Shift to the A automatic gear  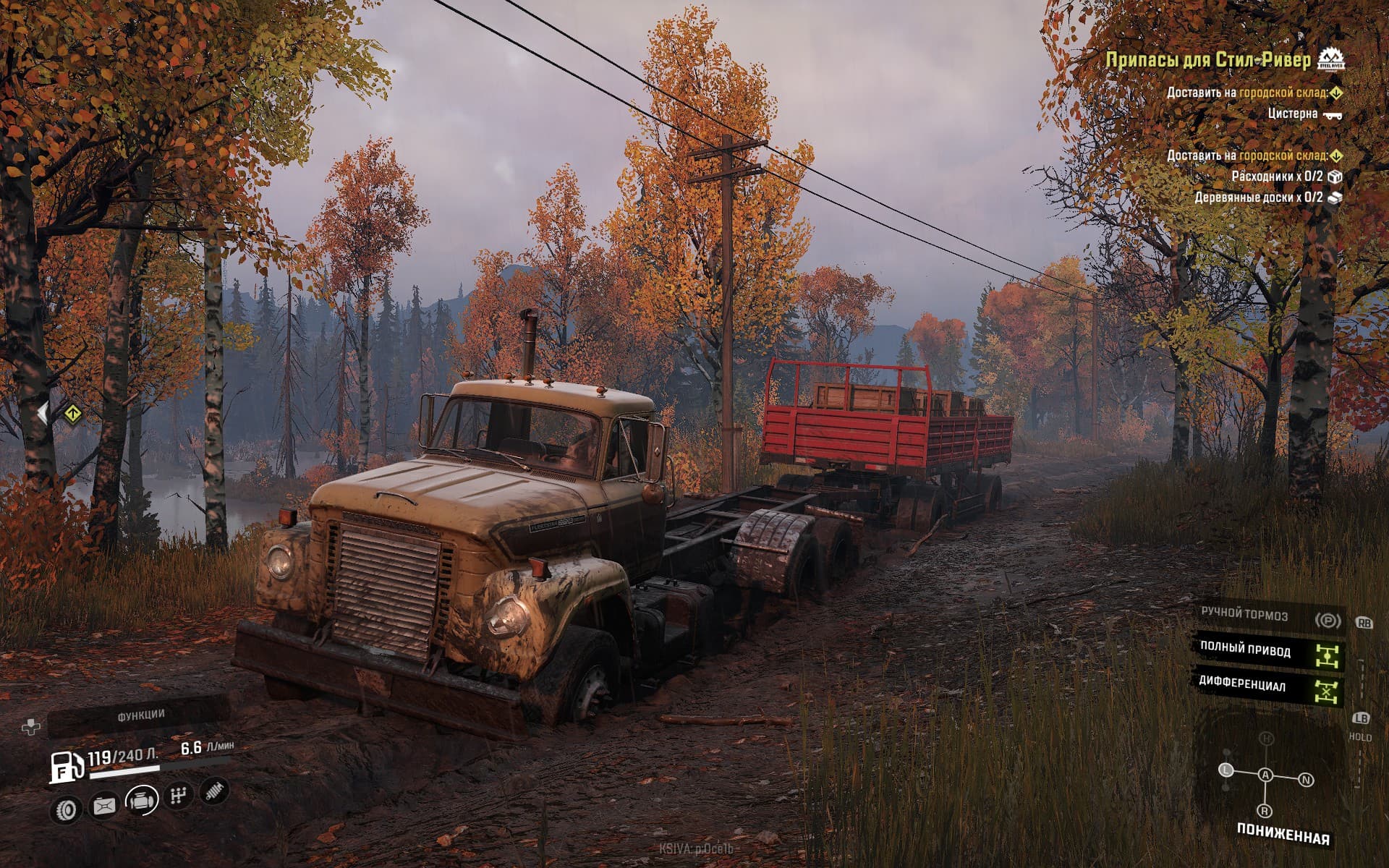[x=1265, y=775]
